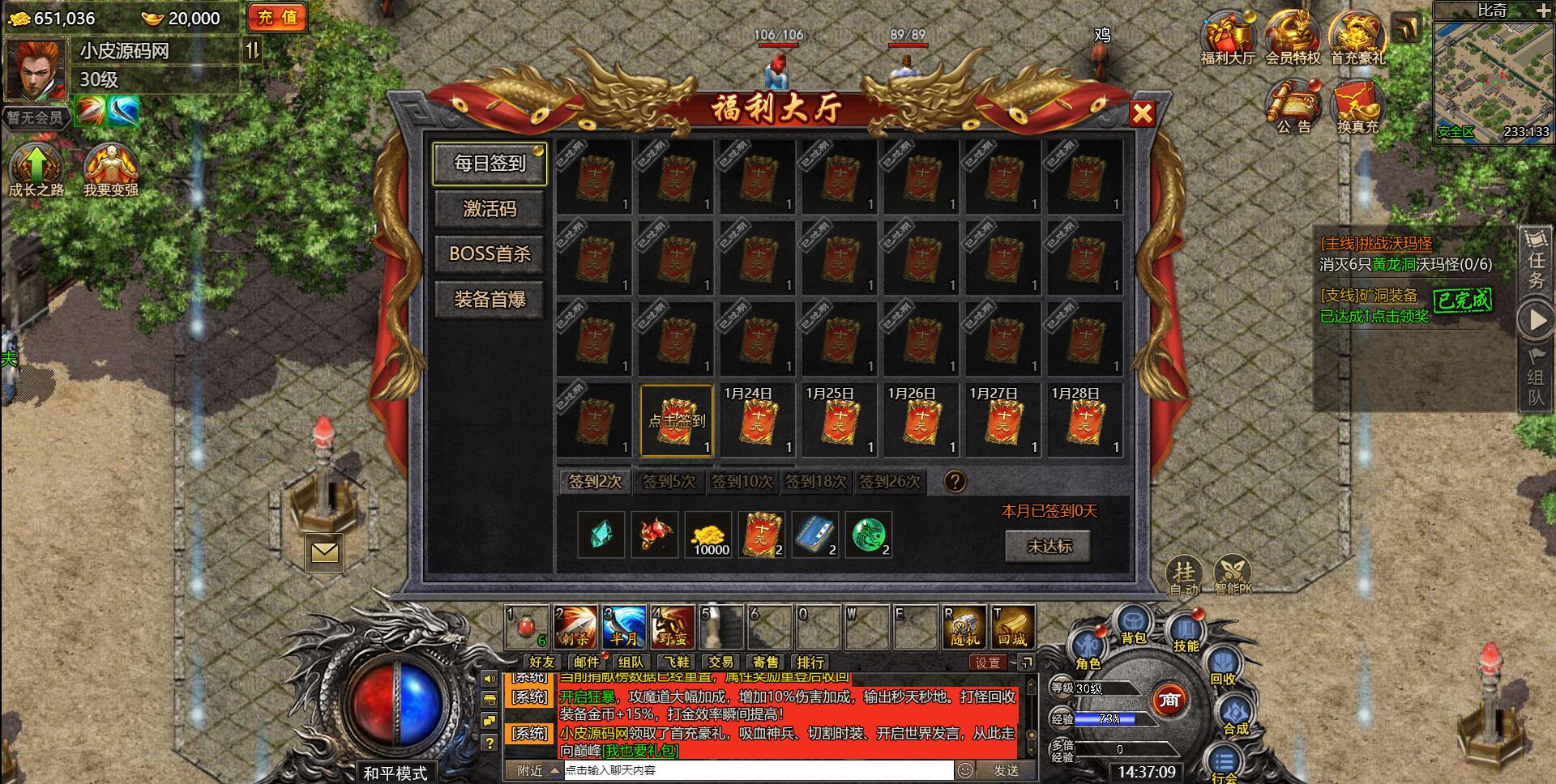Image resolution: width=1556 pixels, height=784 pixels.
Task: Open the 激活码 activation code tab
Action: pos(489,209)
